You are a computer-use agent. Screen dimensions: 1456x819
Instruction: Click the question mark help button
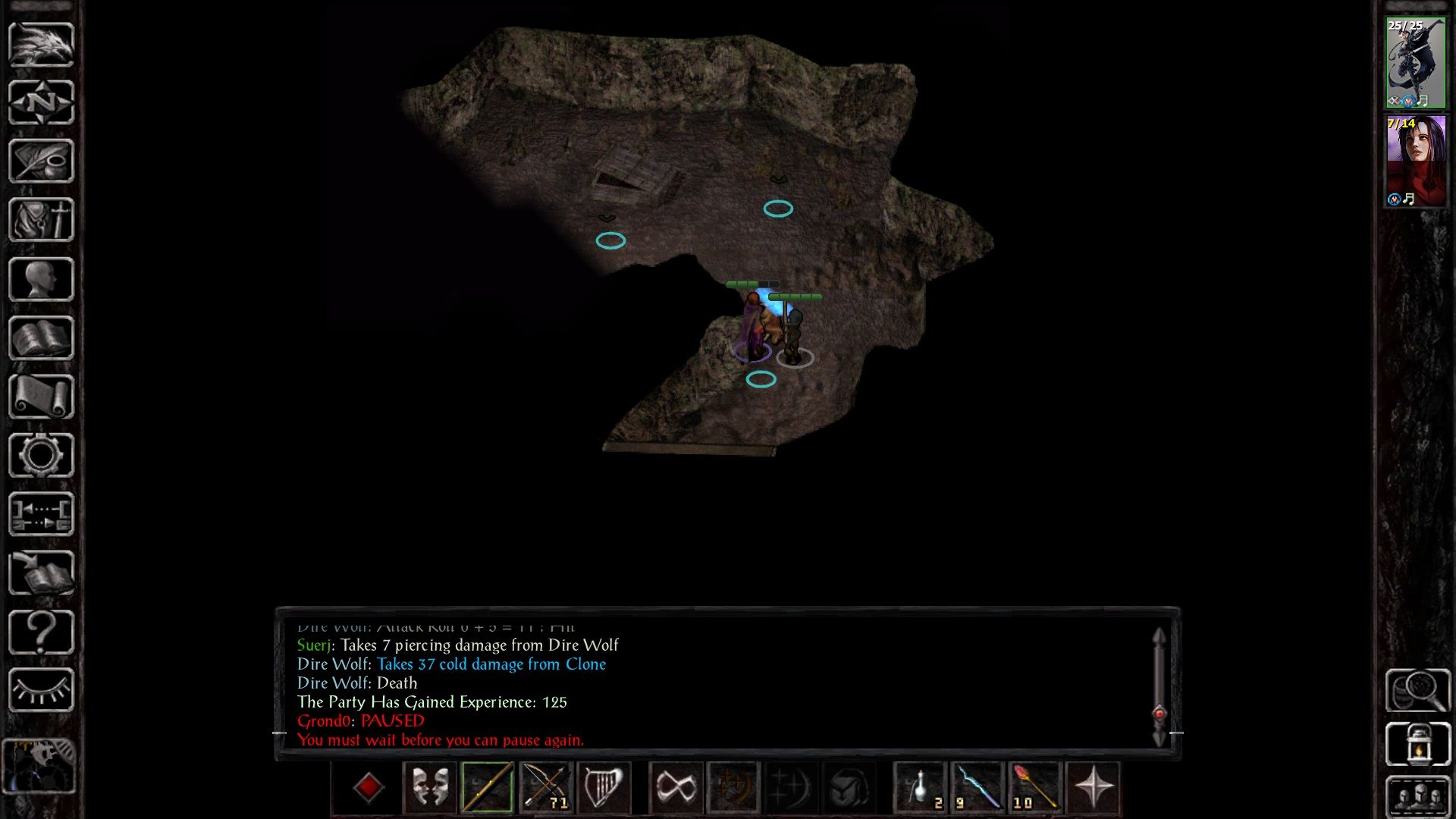41,632
